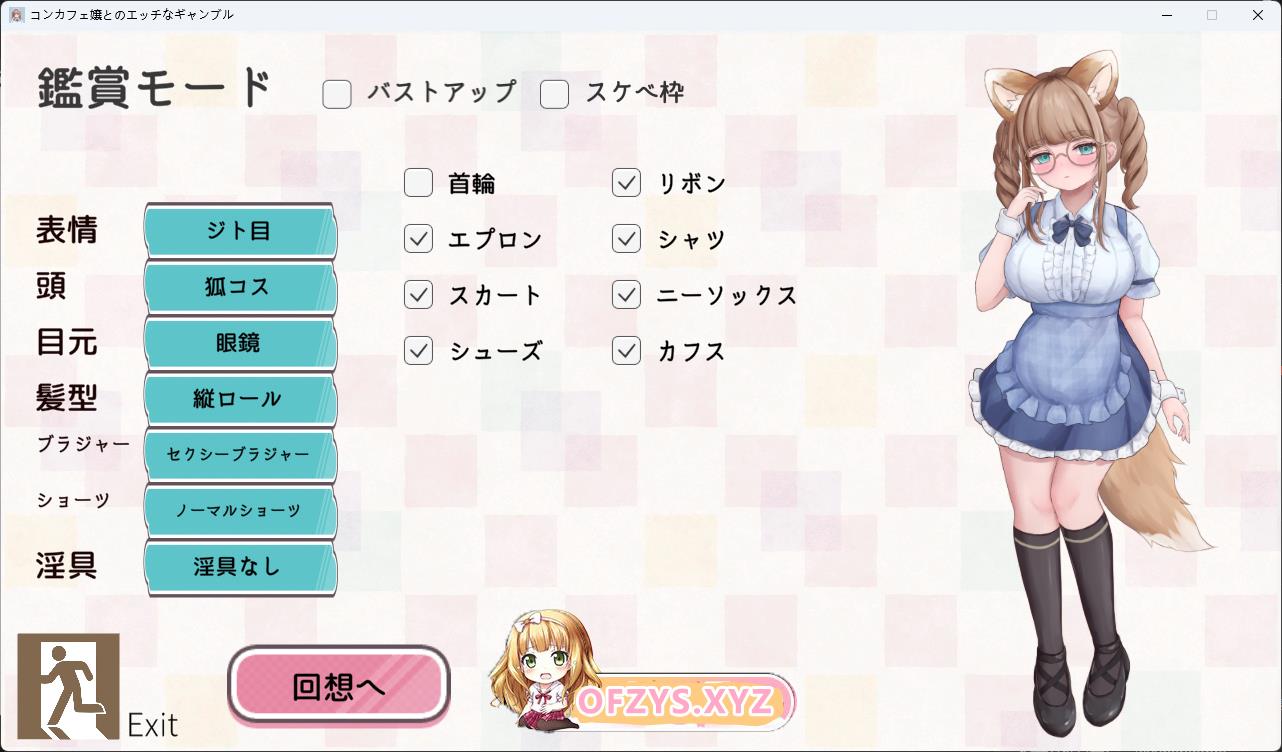Switch the 眼鏡 eyewear button
Viewport: 1282px width, 752px height.
(239, 343)
